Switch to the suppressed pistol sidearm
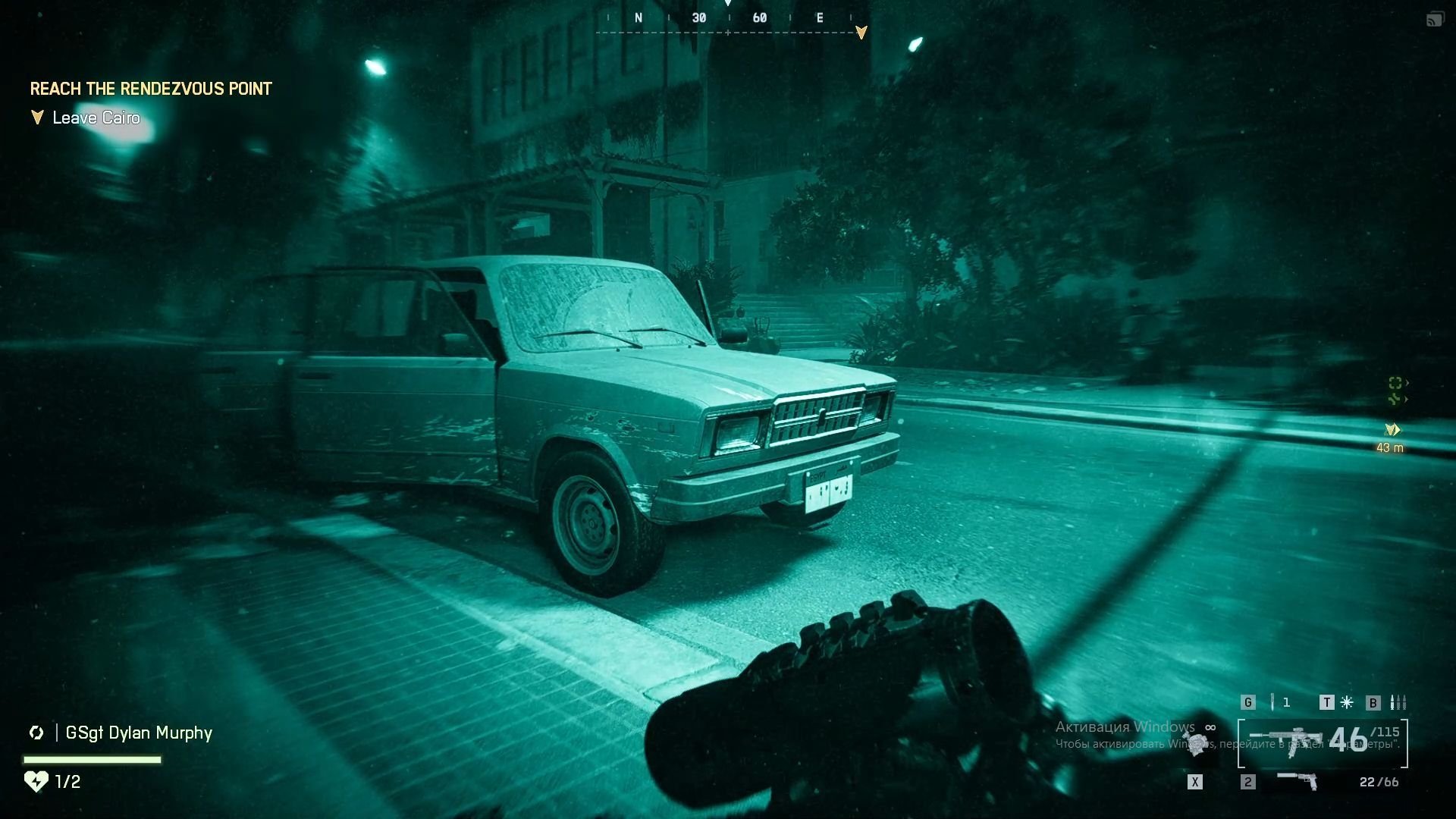 coord(1298,780)
